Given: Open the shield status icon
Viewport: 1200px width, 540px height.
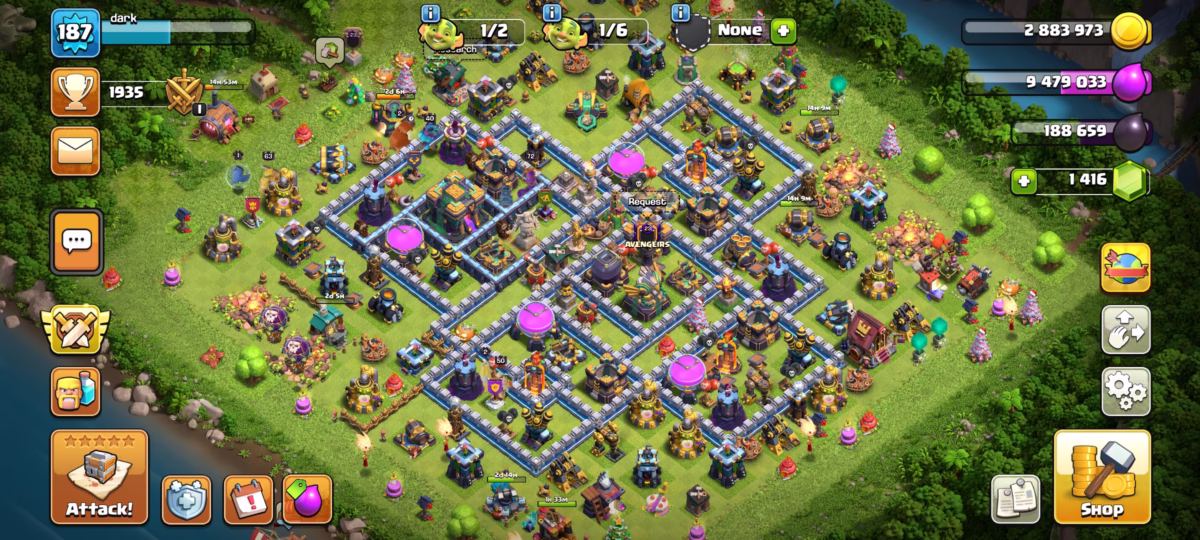Looking at the screenshot, I should pyautogui.click(x=186, y=499).
